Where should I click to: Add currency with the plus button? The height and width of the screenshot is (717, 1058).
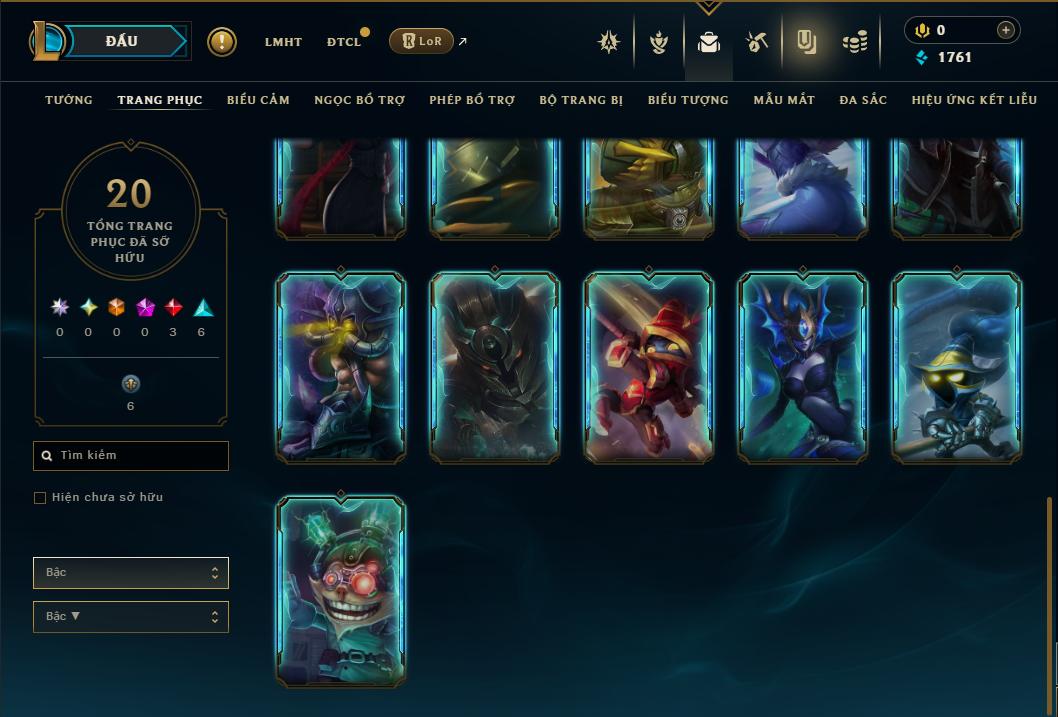[x=1006, y=30]
